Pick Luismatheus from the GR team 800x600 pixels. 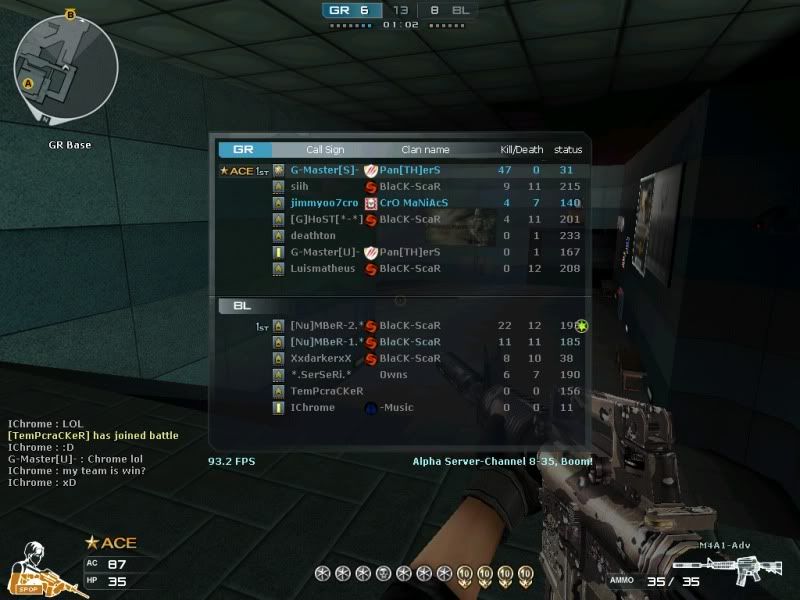click(322, 268)
